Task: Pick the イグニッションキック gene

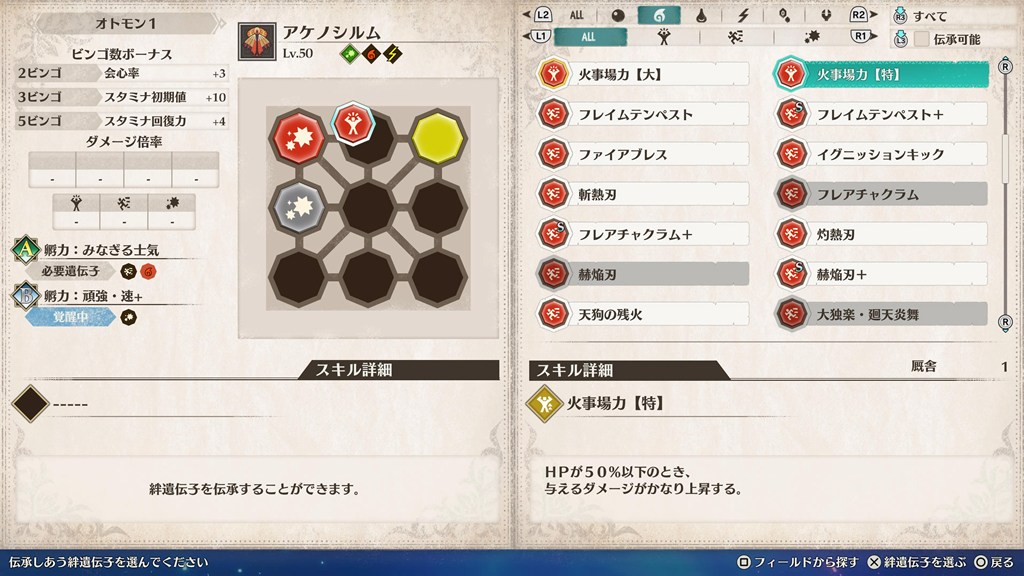Action: tap(881, 154)
